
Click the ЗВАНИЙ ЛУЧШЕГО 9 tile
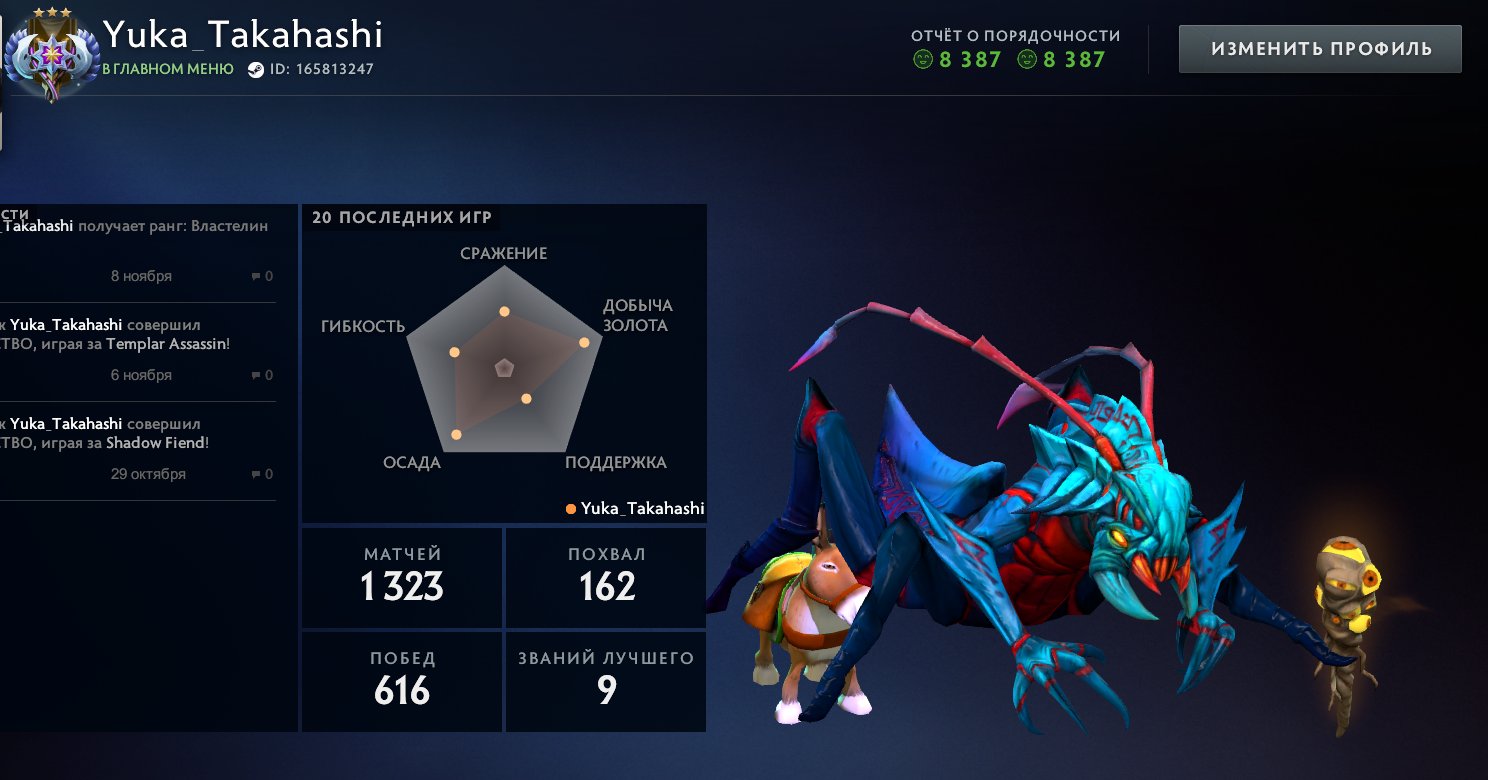pyautogui.click(x=605, y=680)
